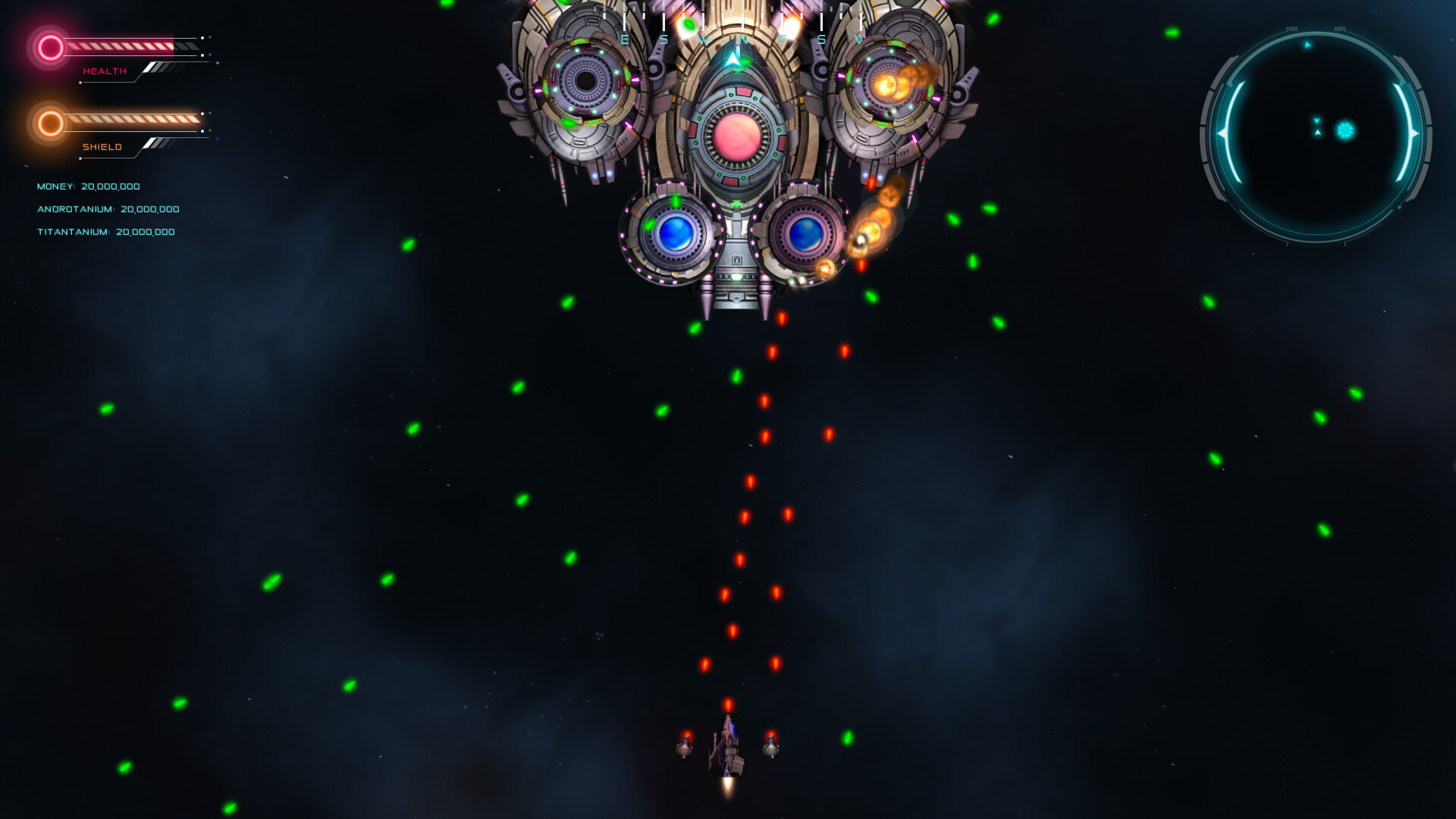This screenshot has width=1456, height=819.
Task: Click the enemy blip inside the radar circle
Action: (1345, 129)
